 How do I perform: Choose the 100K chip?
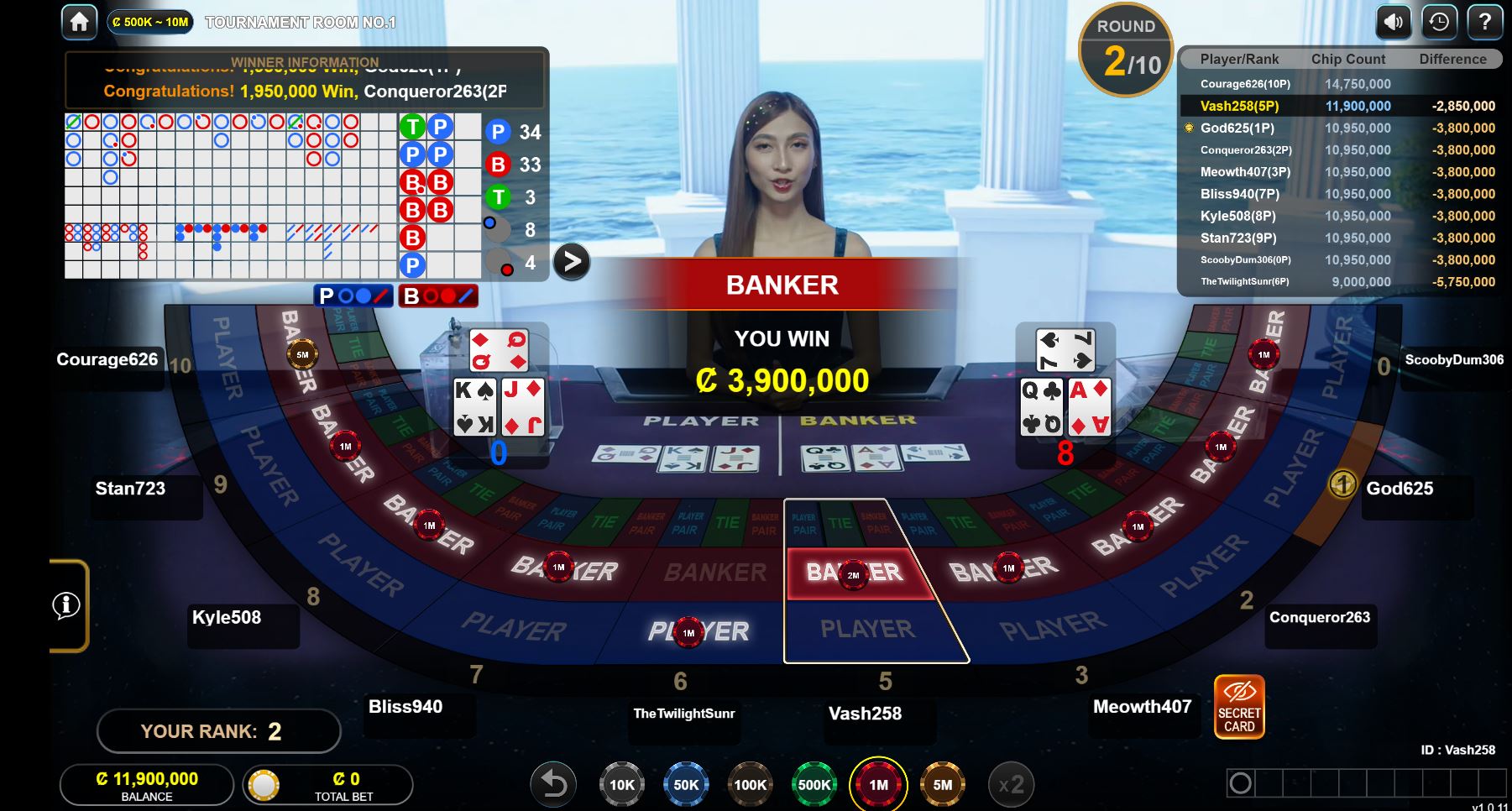point(750,785)
